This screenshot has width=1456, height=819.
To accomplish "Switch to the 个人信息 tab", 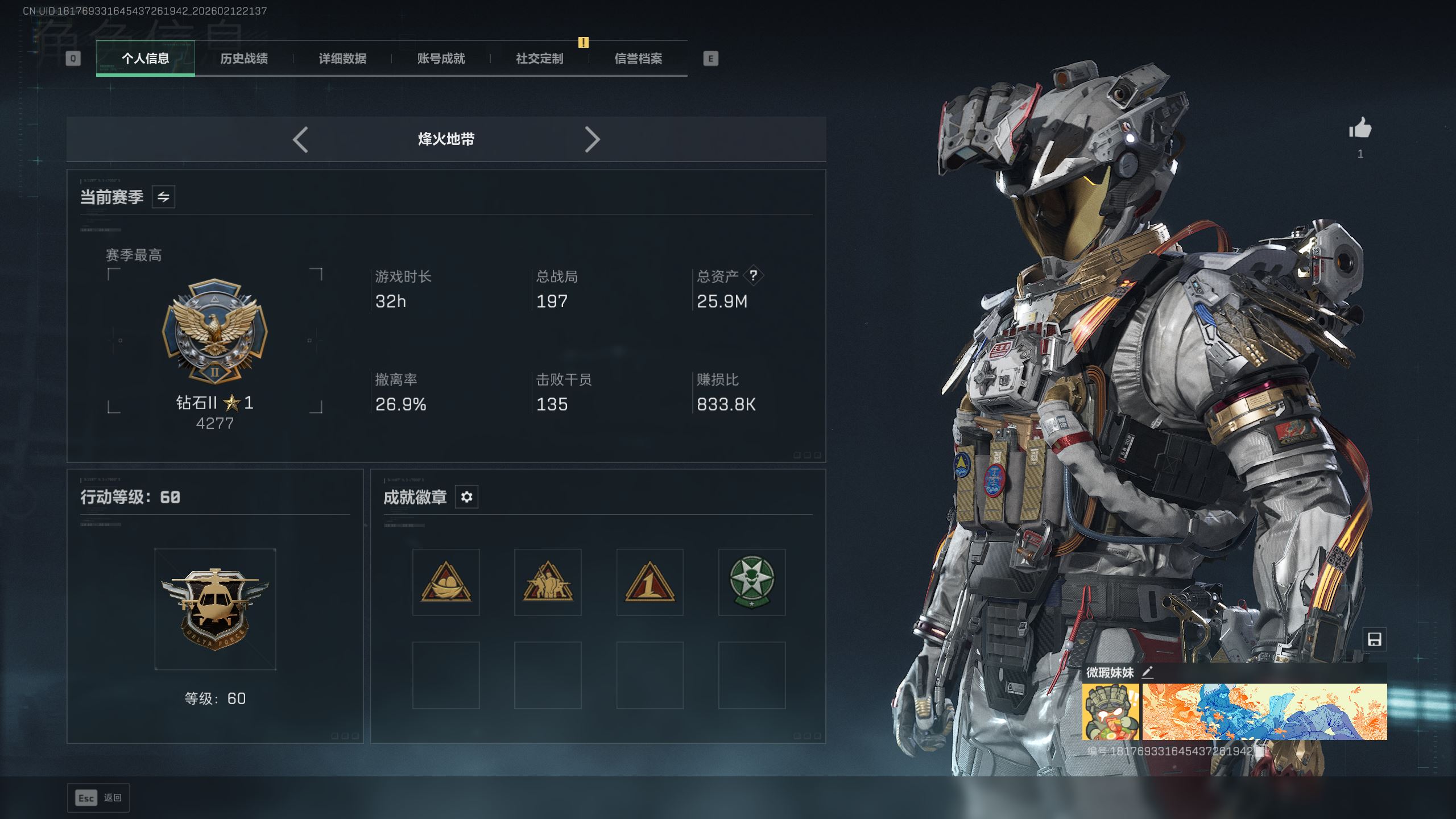I will click(146, 59).
